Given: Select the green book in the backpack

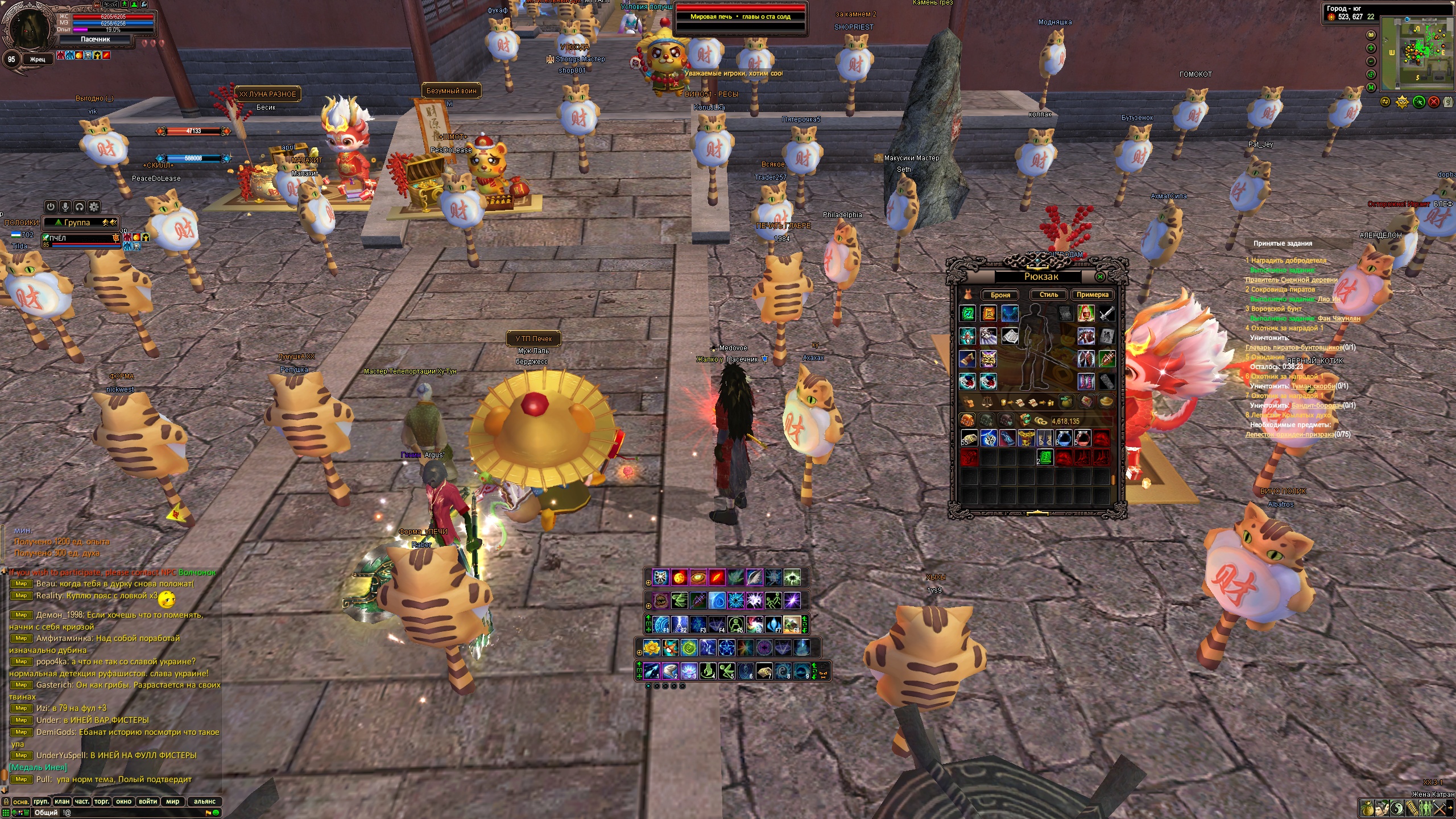Looking at the screenshot, I should point(1045,457).
